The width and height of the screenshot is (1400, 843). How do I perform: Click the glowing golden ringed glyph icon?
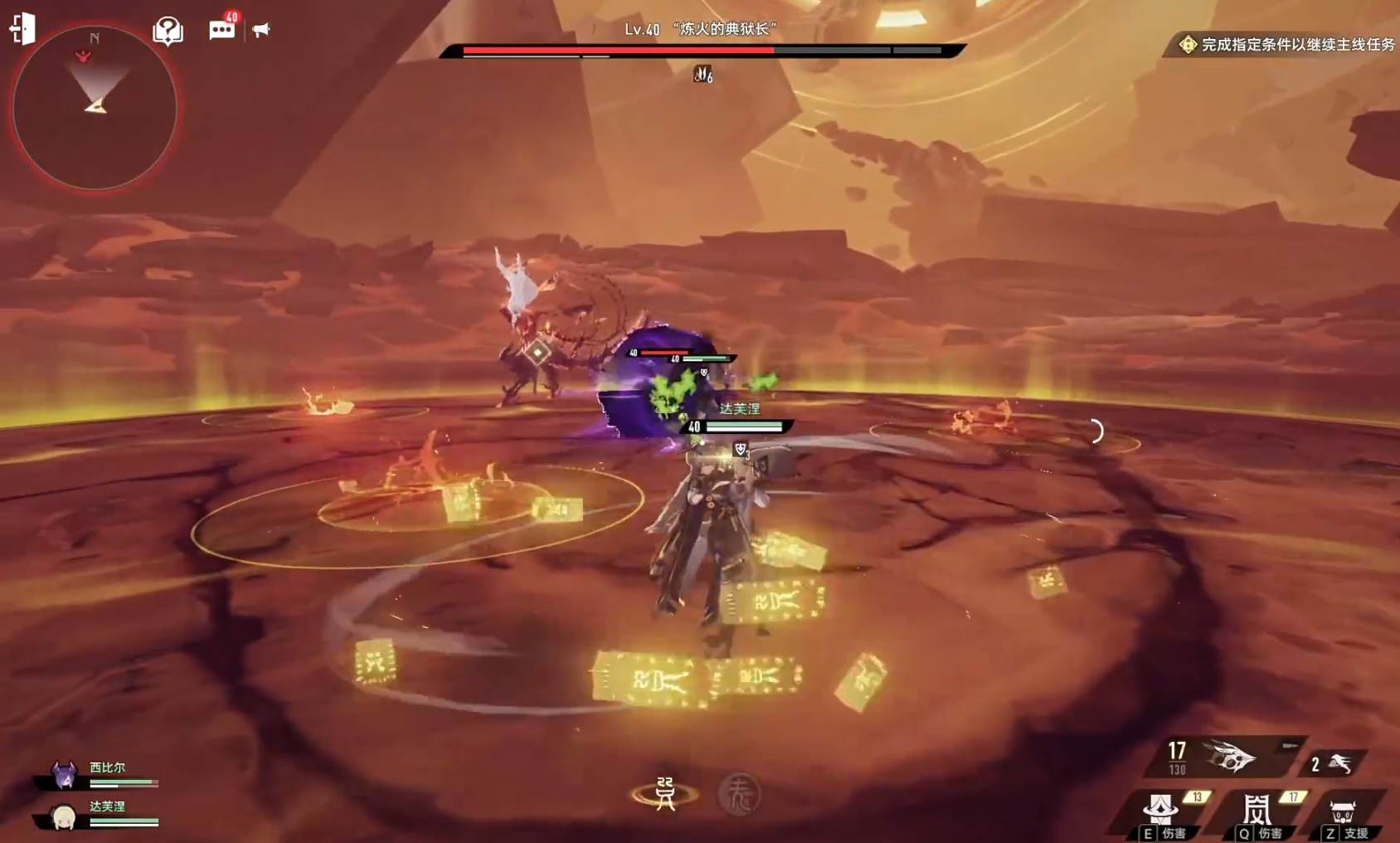tap(665, 794)
